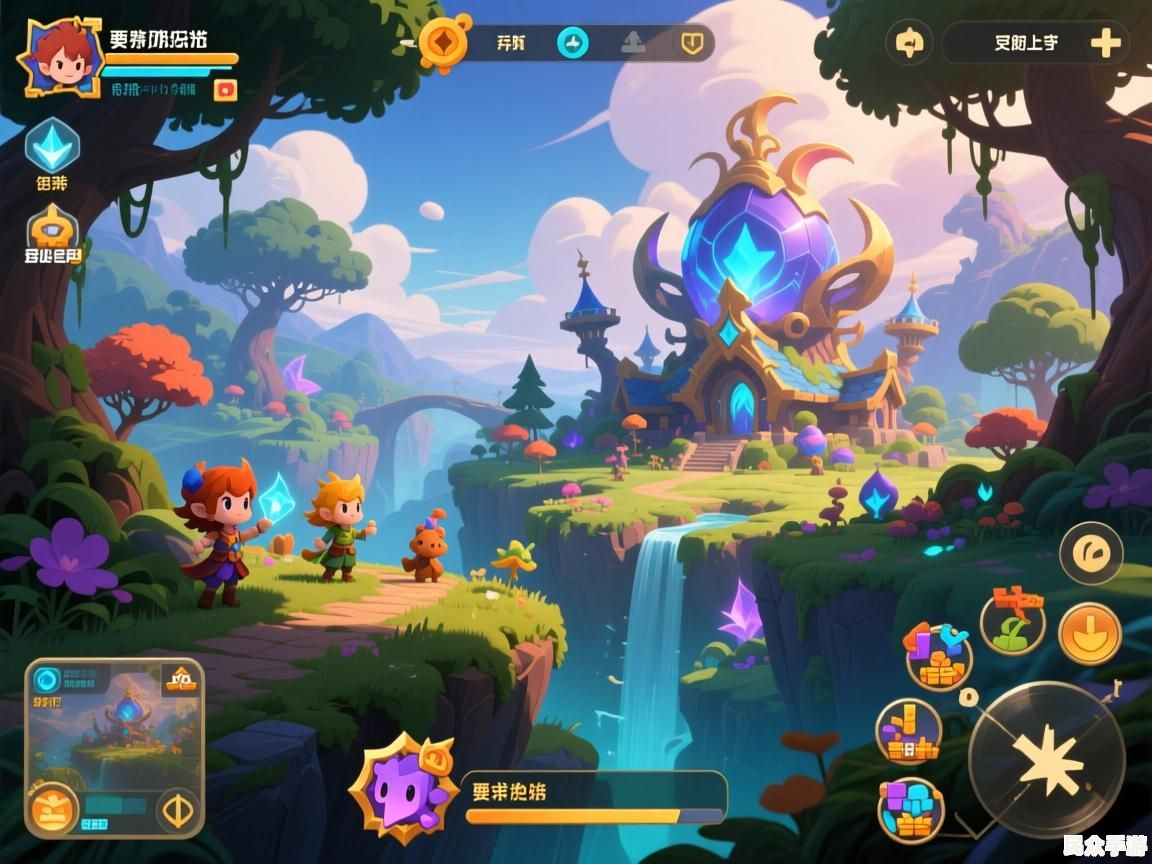Viewport: 1152px width, 864px height.
Task: Activate the large starburst attack button
Action: [x=1046, y=759]
